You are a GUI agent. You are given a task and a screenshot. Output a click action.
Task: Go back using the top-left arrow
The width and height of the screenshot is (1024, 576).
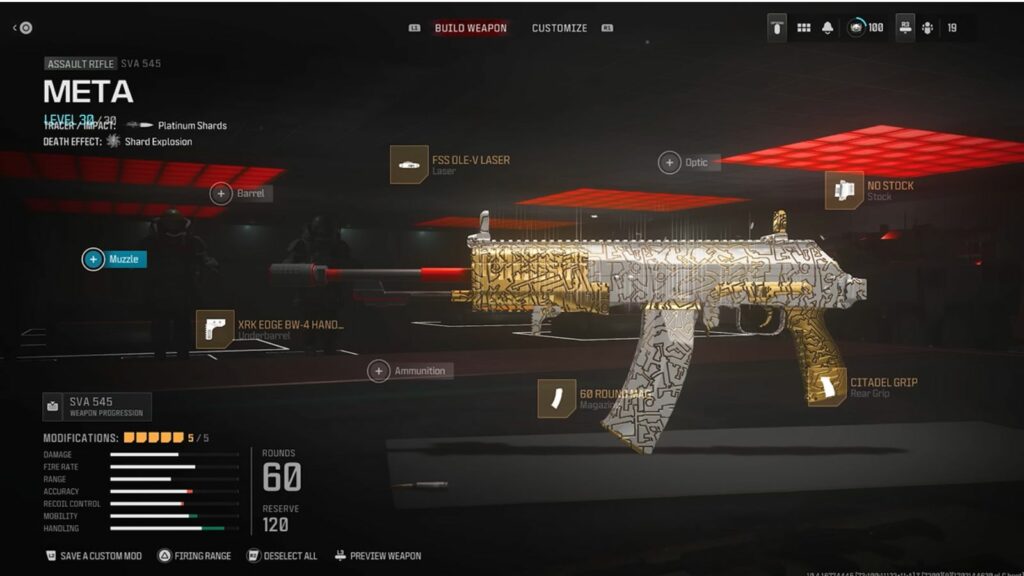point(22,28)
